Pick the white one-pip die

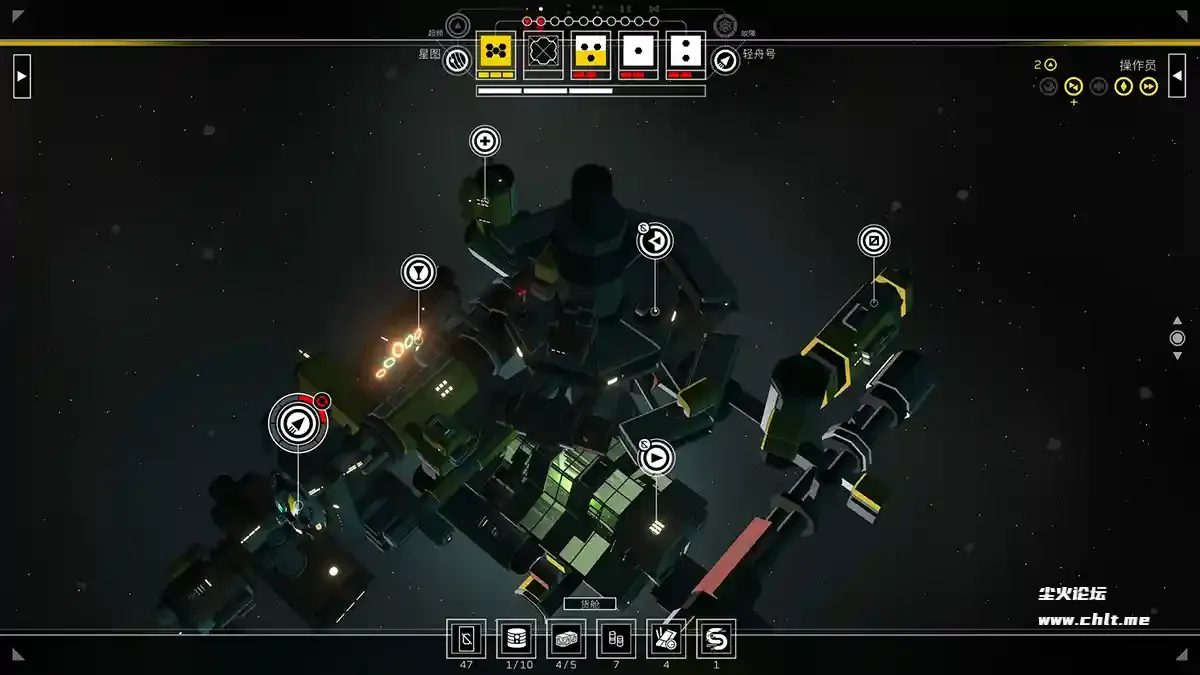[x=638, y=51]
